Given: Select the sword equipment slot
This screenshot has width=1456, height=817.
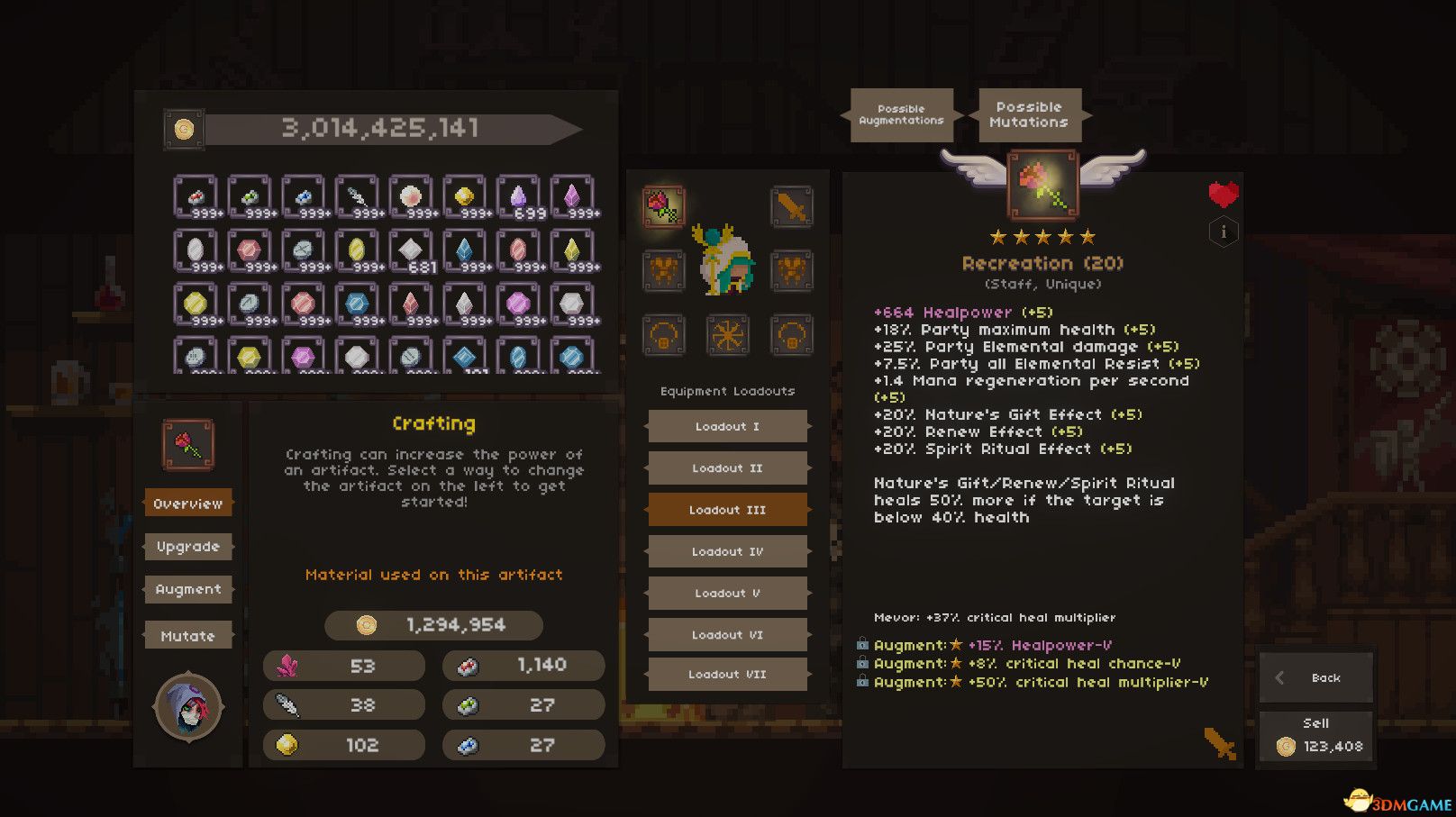Looking at the screenshot, I should click(x=792, y=207).
